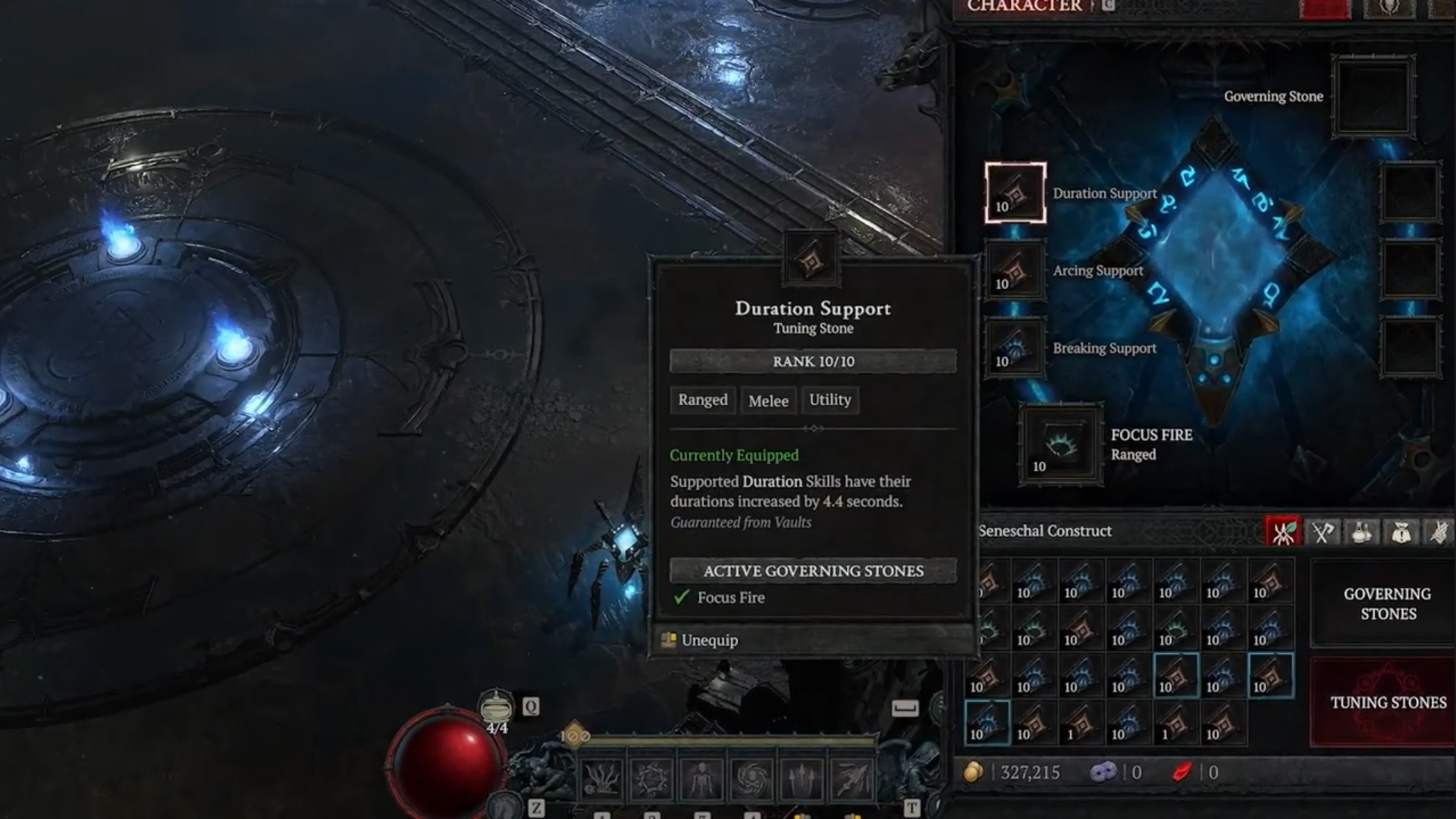Screen dimensions: 1456x819
Task: Activate the skeleton figure skill
Action: (702, 779)
